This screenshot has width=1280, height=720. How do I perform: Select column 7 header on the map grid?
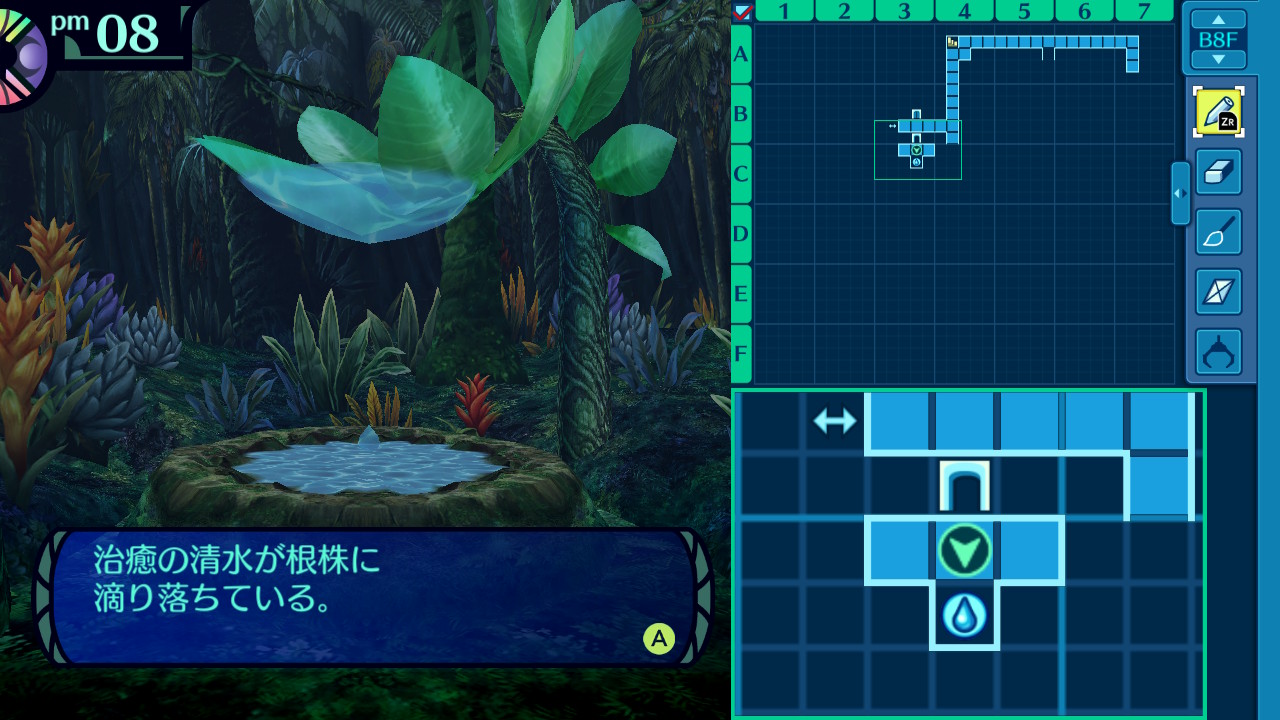coord(1144,11)
